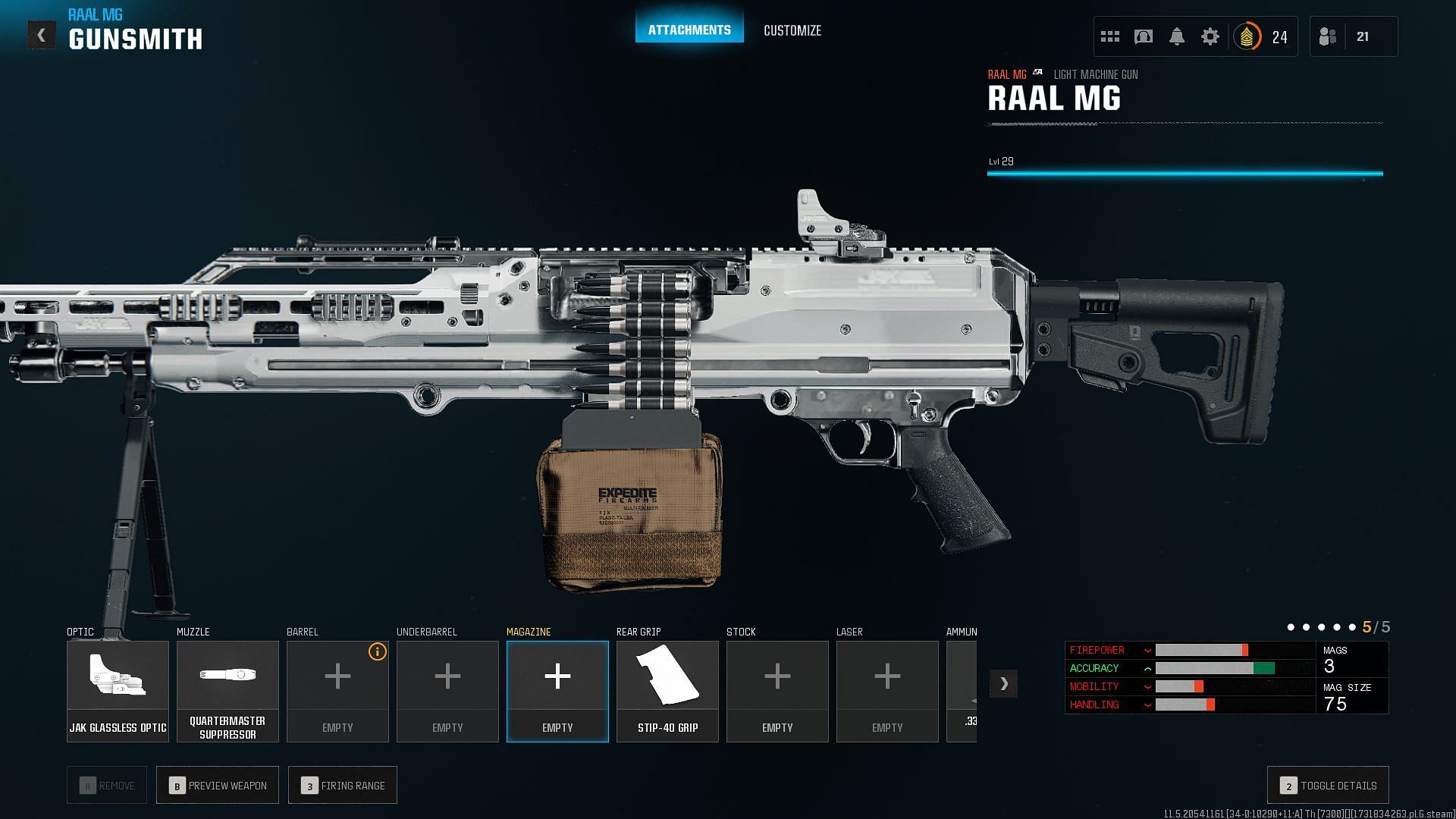Open the empty Stock slot
The width and height of the screenshot is (1456, 819).
777,691
